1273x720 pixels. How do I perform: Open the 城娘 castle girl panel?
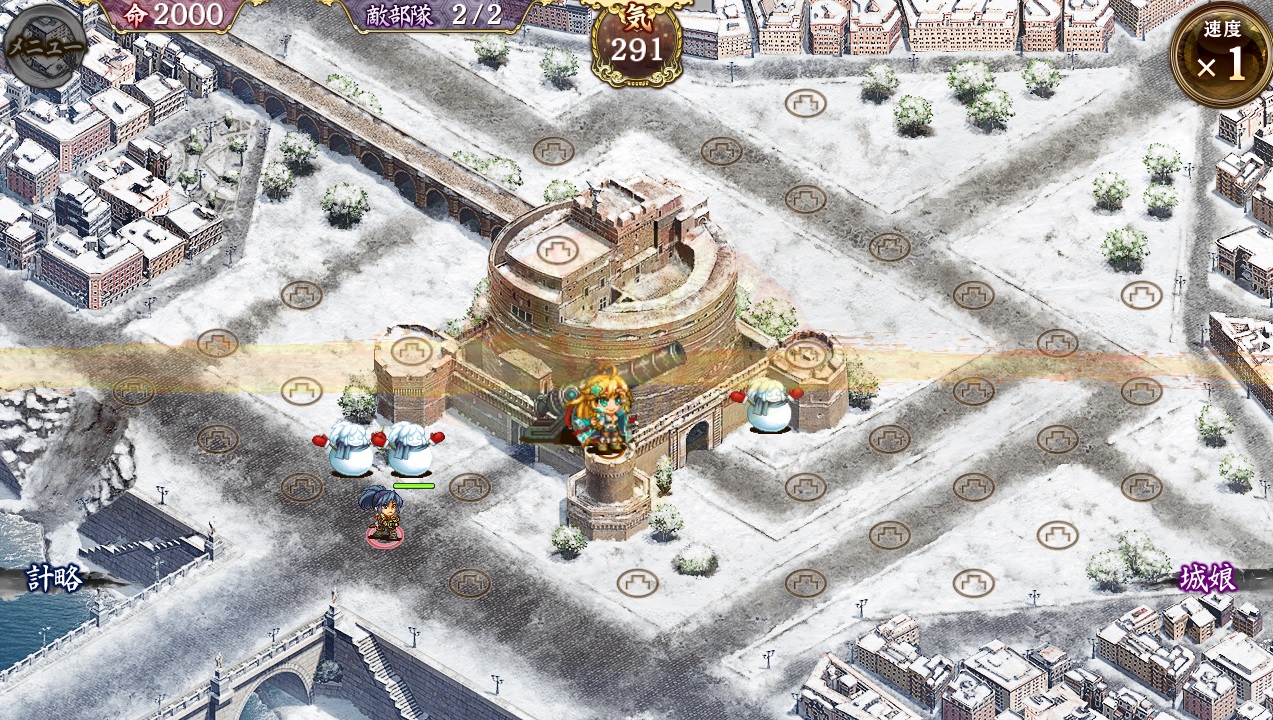1207,578
